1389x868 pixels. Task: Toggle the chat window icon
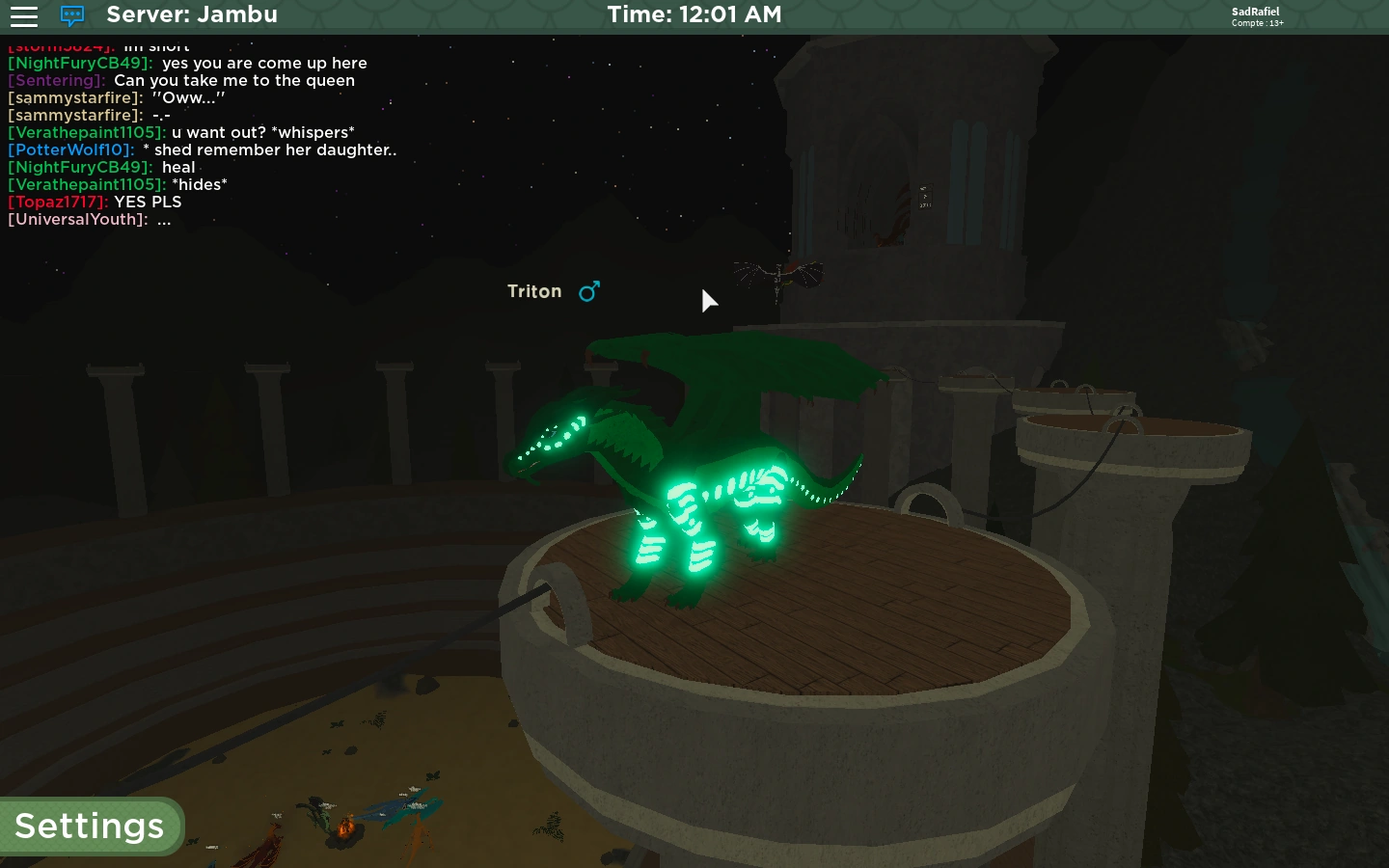click(x=72, y=16)
